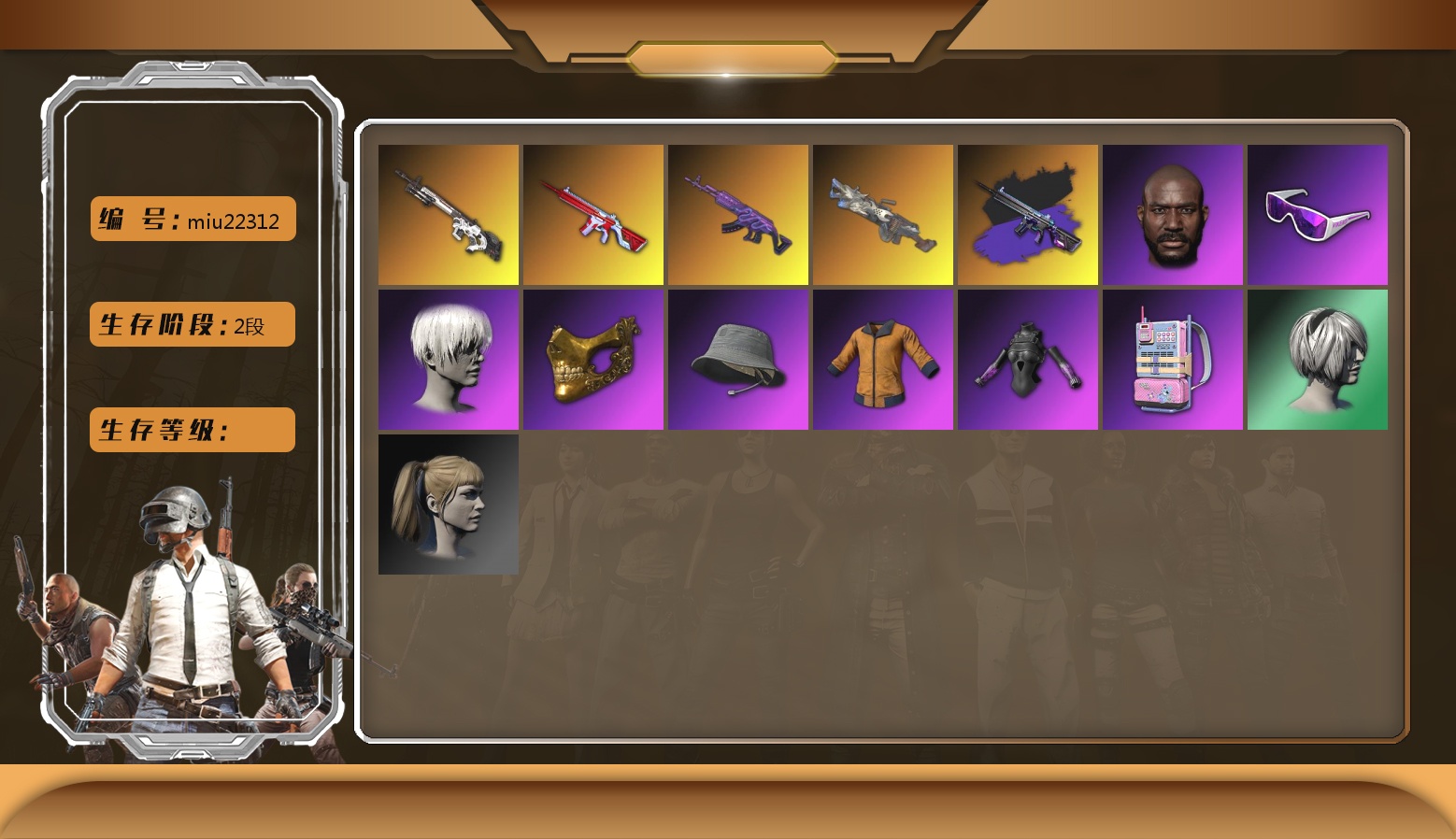The width and height of the screenshot is (1456, 839).
Task: Select the orange jacket item
Action: [883, 360]
